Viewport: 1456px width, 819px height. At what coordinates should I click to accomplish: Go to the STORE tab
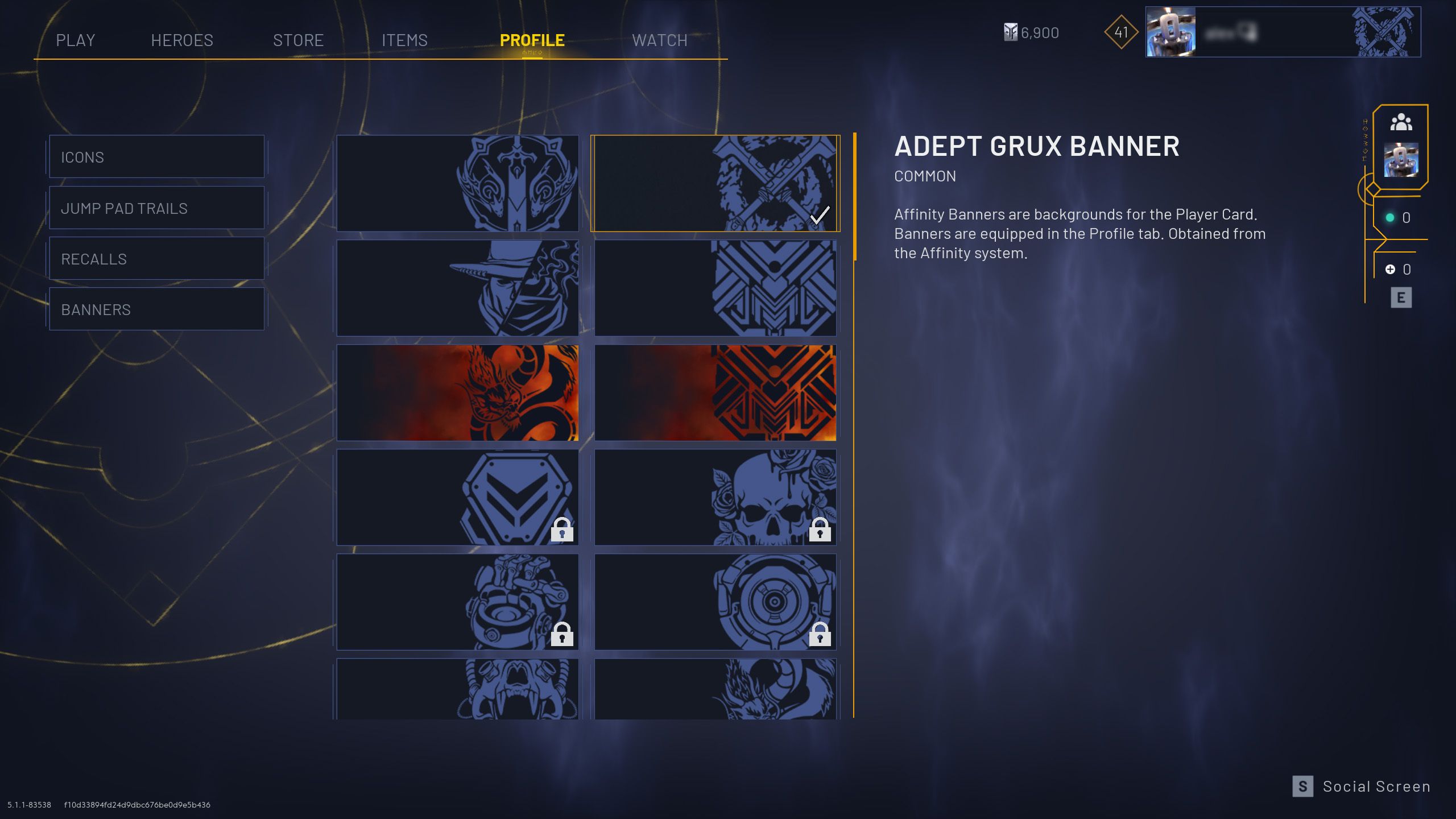pyautogui.click(x=298, y=40)
